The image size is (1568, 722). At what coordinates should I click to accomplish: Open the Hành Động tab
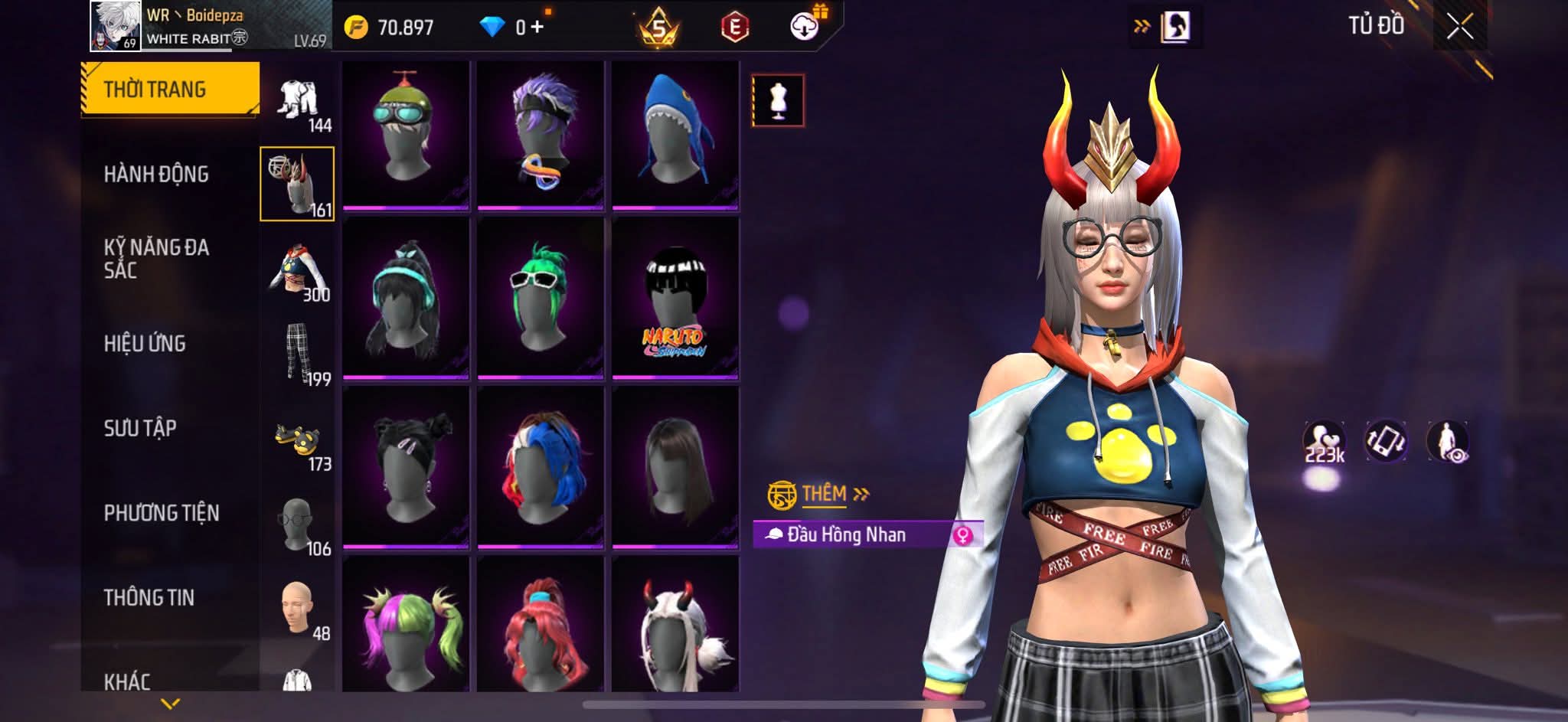click(156, 175)
